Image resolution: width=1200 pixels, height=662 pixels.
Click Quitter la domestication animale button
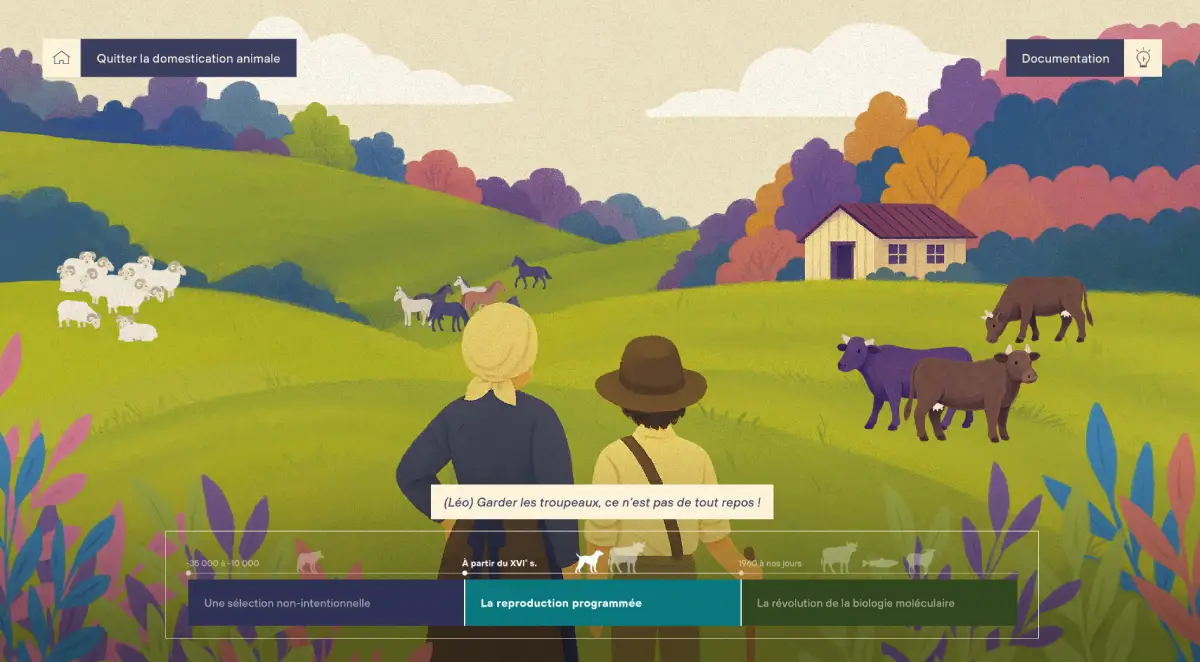coord(188,58)
